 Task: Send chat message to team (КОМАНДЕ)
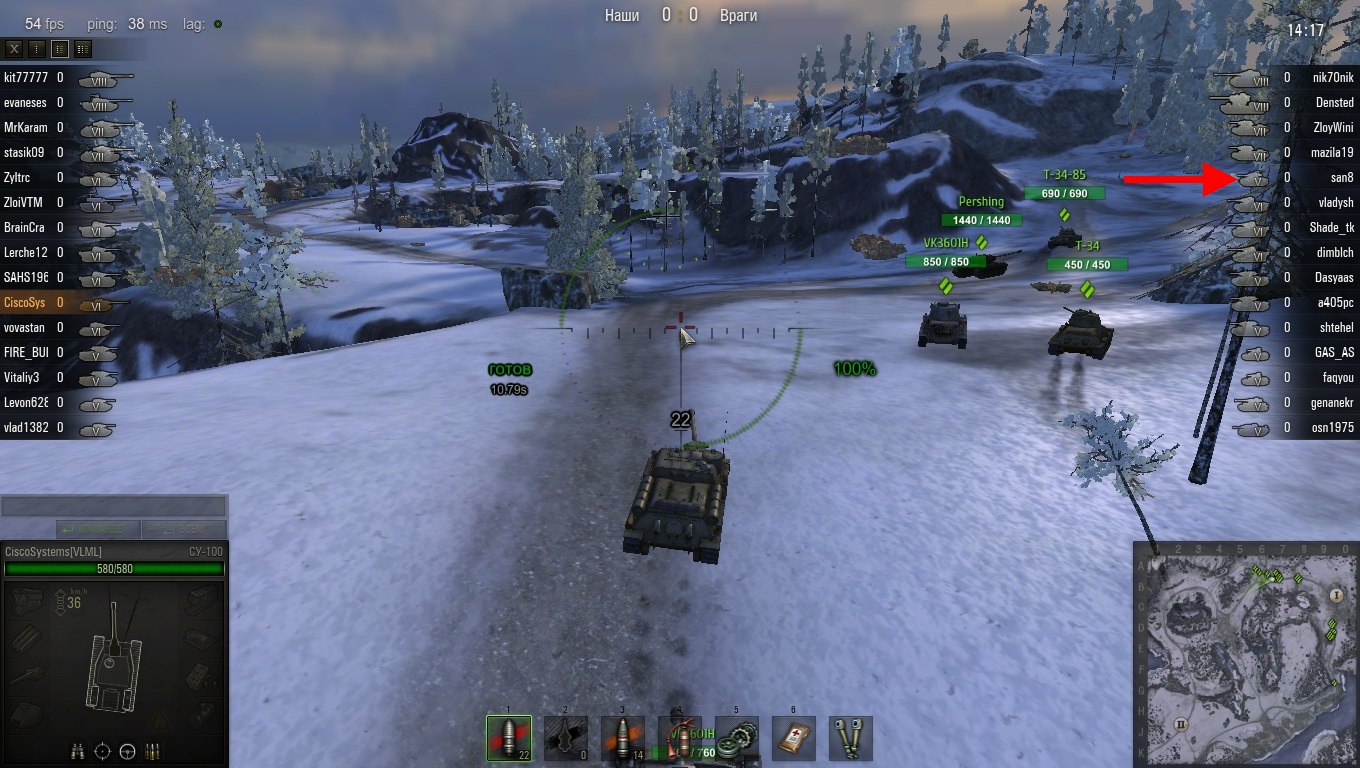tap(97, 529)
